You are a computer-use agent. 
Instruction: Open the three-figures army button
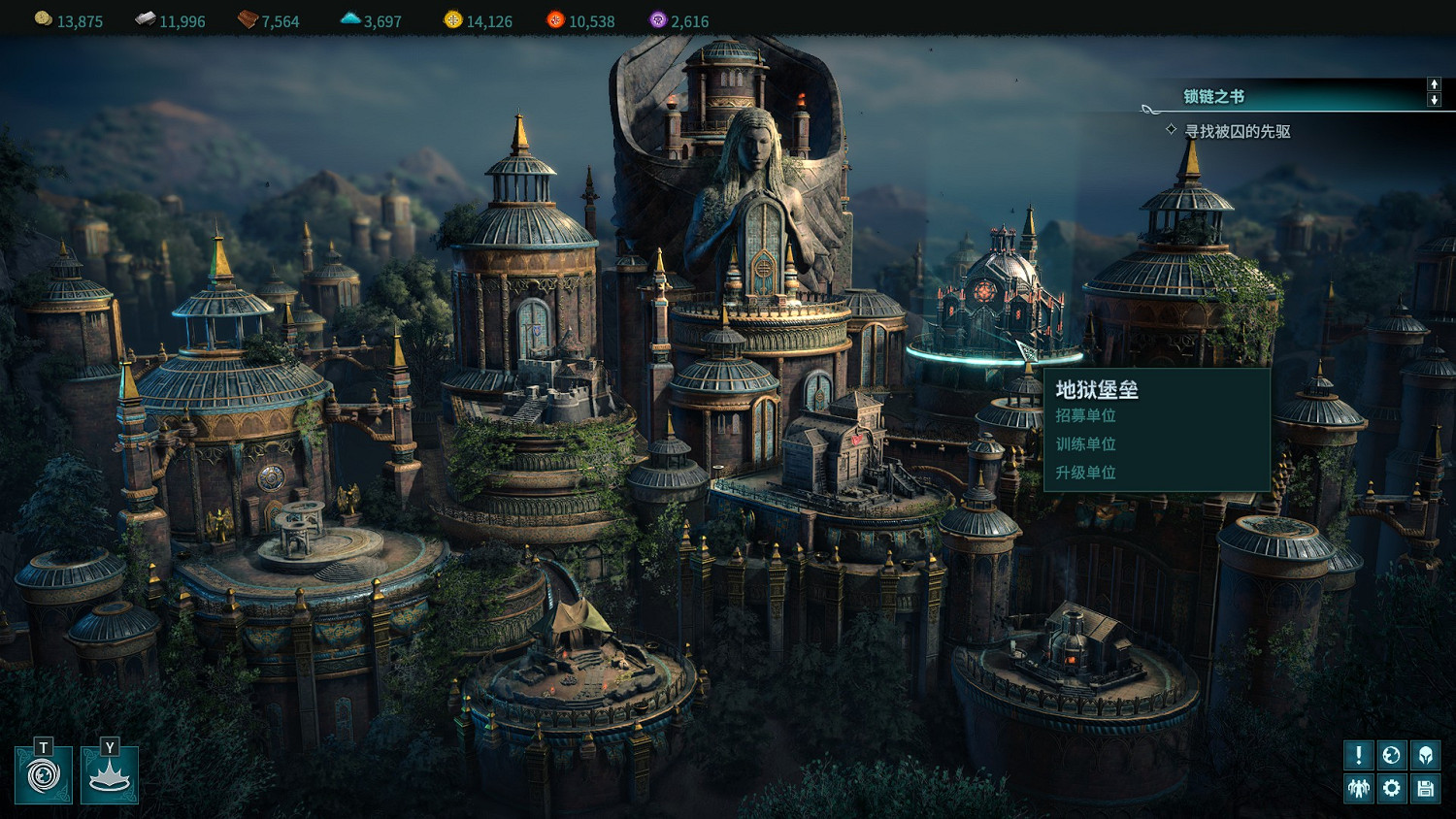click(1358, 788)
